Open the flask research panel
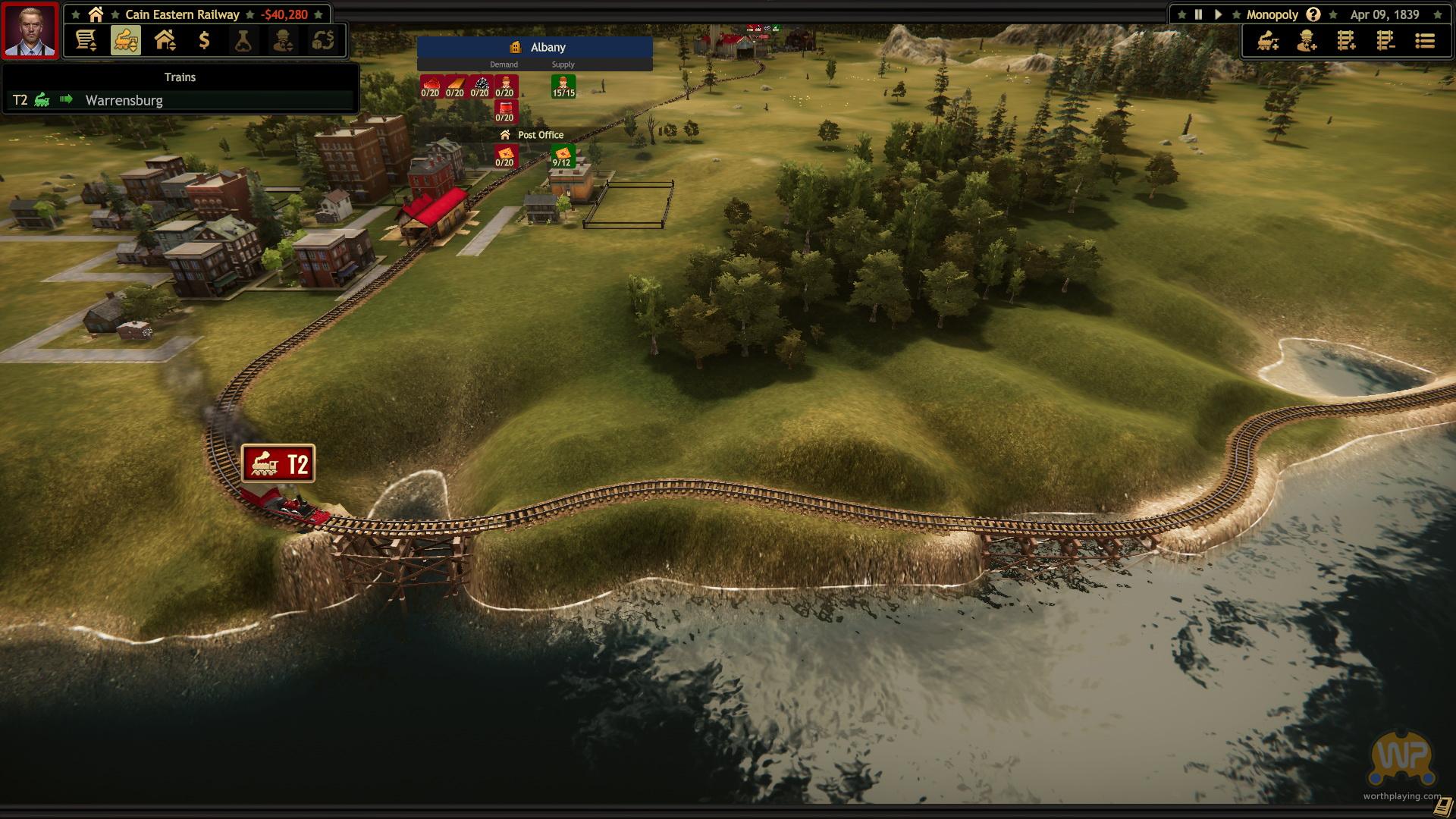Image resolution: width=1456 pixels, height=819 pixels. 243,40
